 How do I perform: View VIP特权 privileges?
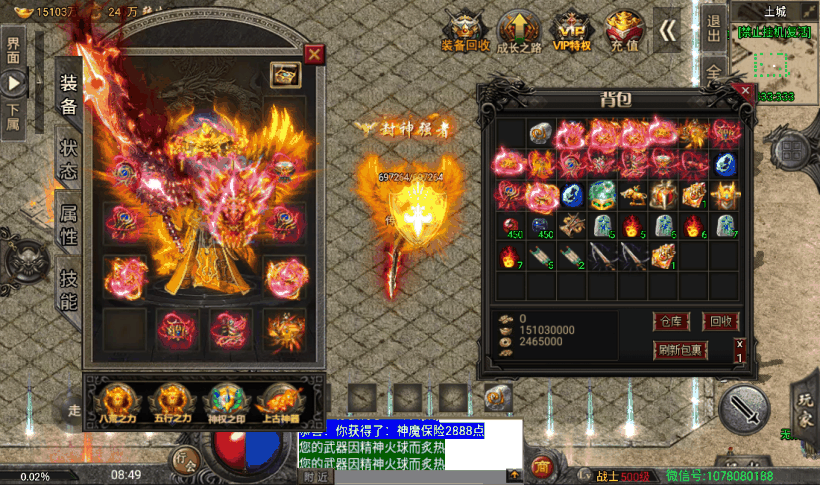pyautogui.click(x=571, y=32)
